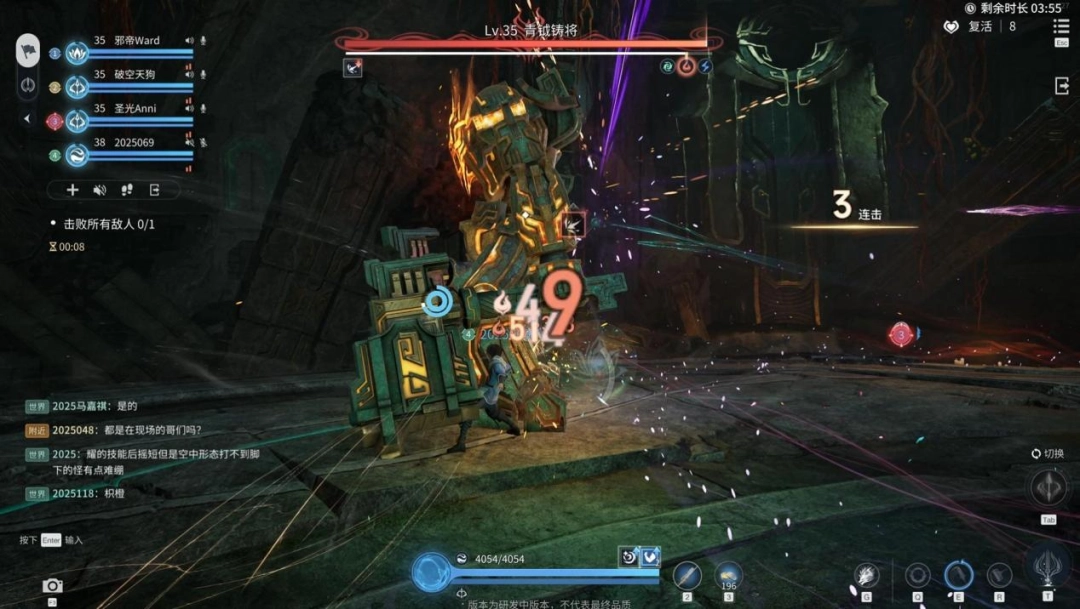Collapse the team panel with the arrow
Image resolution: width=1080 pixels, height=609 pixels.
click(x=27, y=119)
